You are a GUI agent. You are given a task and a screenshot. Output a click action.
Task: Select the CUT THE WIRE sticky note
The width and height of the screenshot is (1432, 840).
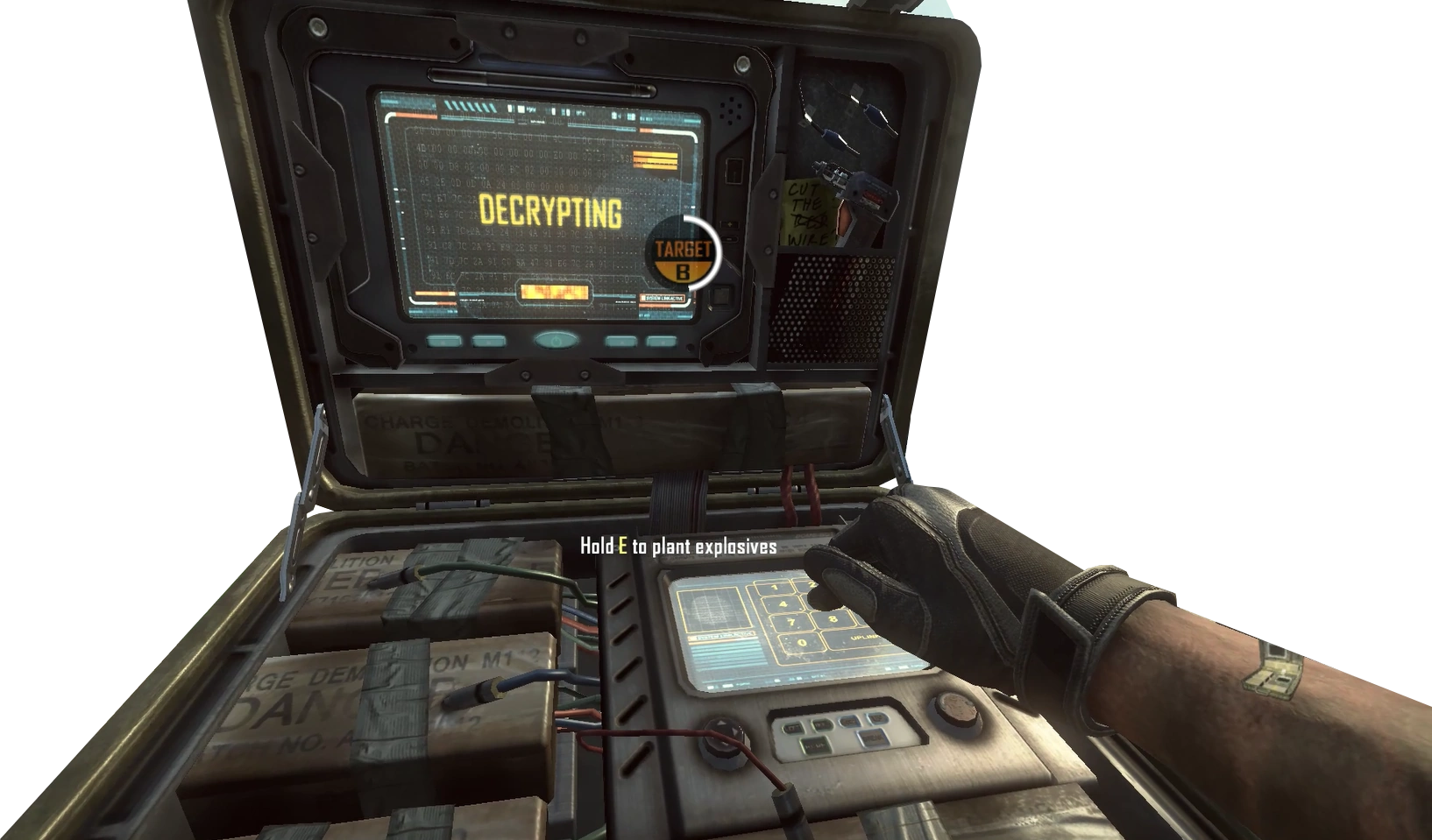(809, 210)
